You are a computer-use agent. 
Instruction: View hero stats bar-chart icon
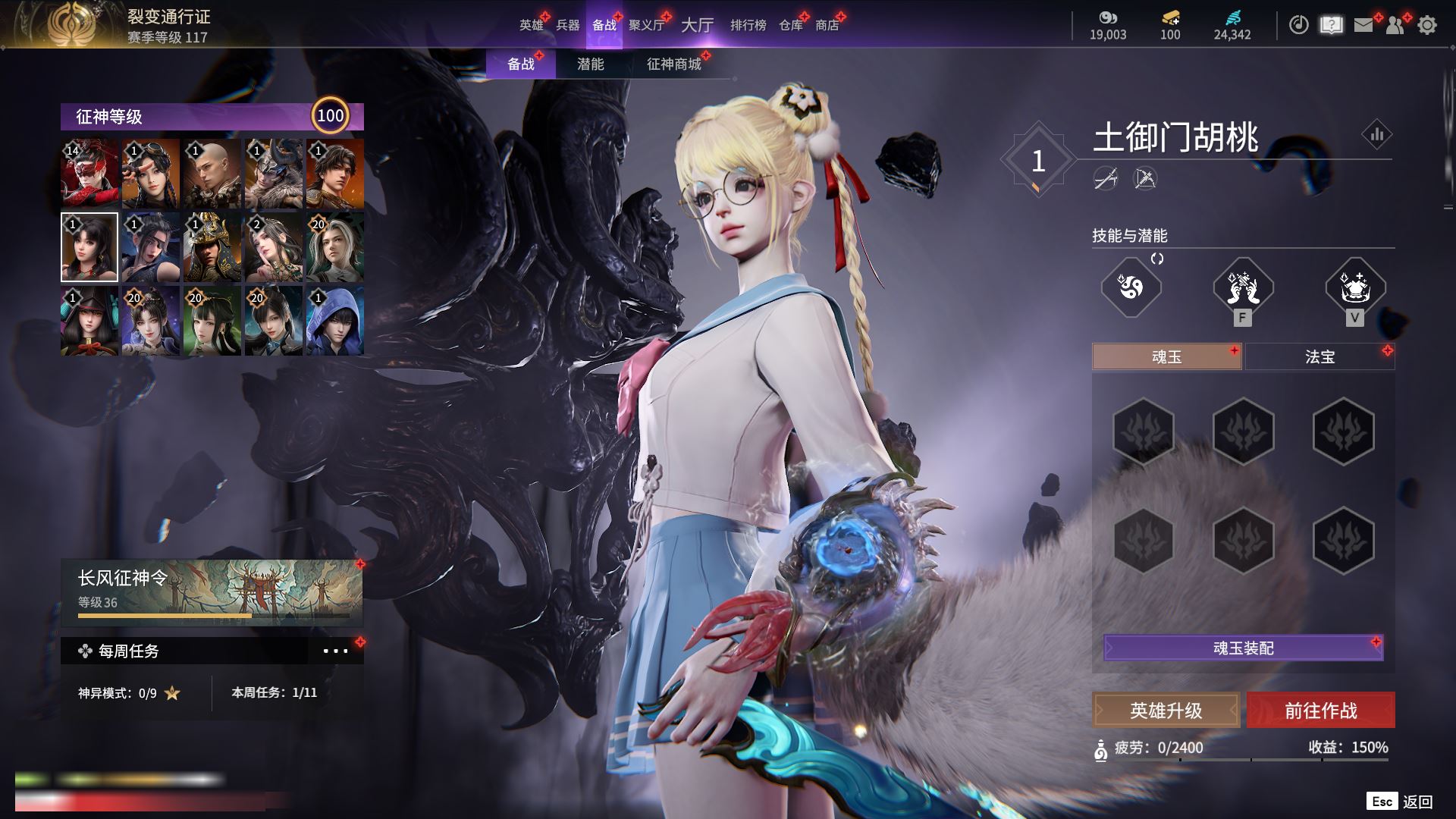point(1376,135)
